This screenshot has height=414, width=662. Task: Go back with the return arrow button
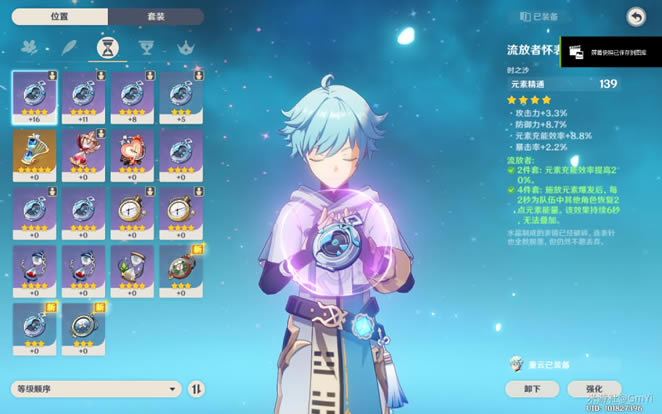[x=636, y=16]
